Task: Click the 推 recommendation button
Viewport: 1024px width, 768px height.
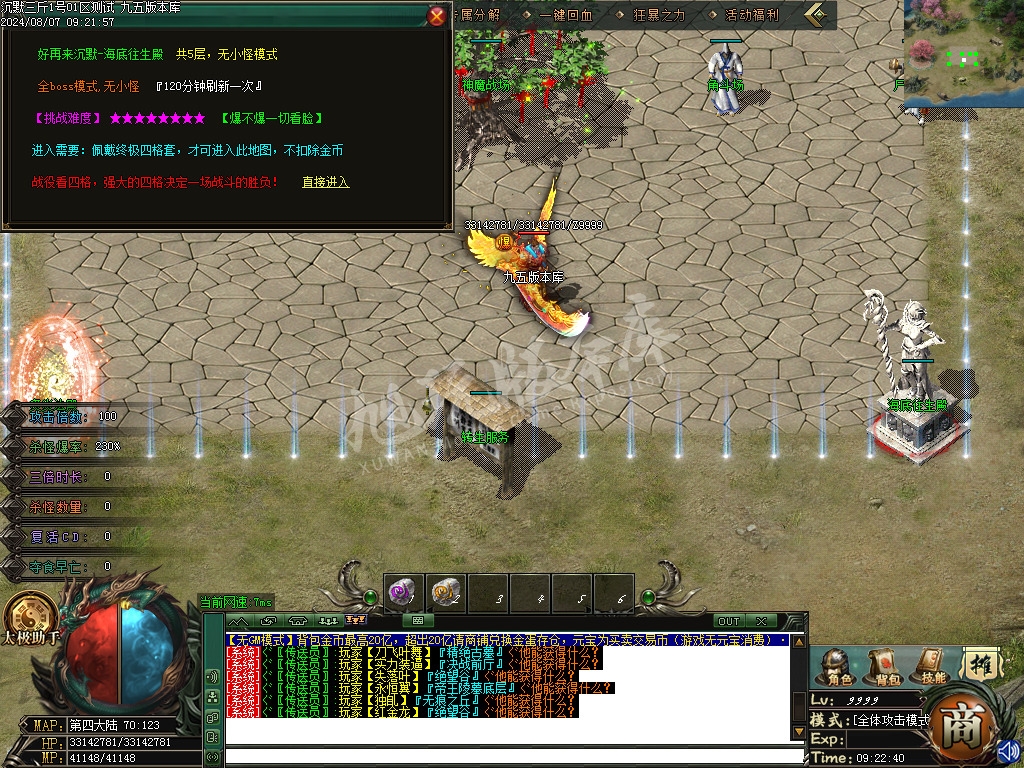Action: pyautogui.click(x=980, y=664)
